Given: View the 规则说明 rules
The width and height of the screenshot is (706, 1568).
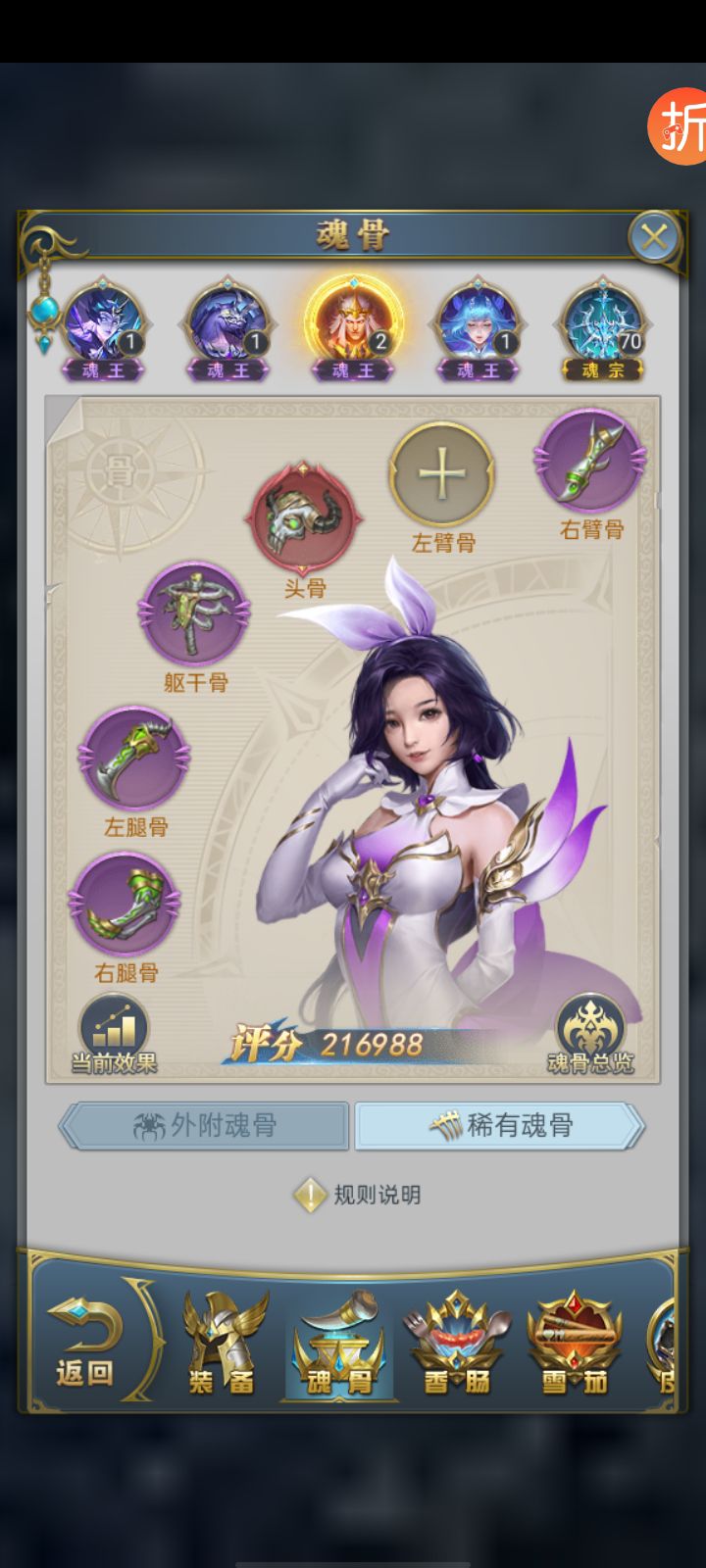Looking at the screenshot, I should click(359, 1195).
